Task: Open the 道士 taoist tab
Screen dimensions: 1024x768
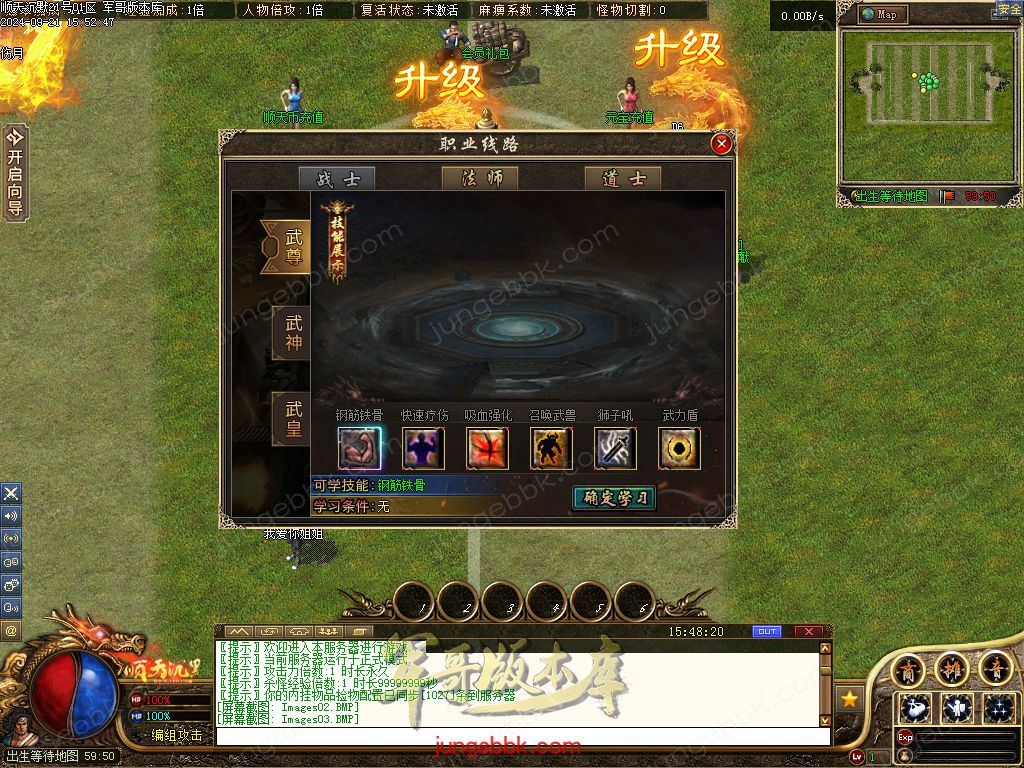Action: [x=623, y=179]
